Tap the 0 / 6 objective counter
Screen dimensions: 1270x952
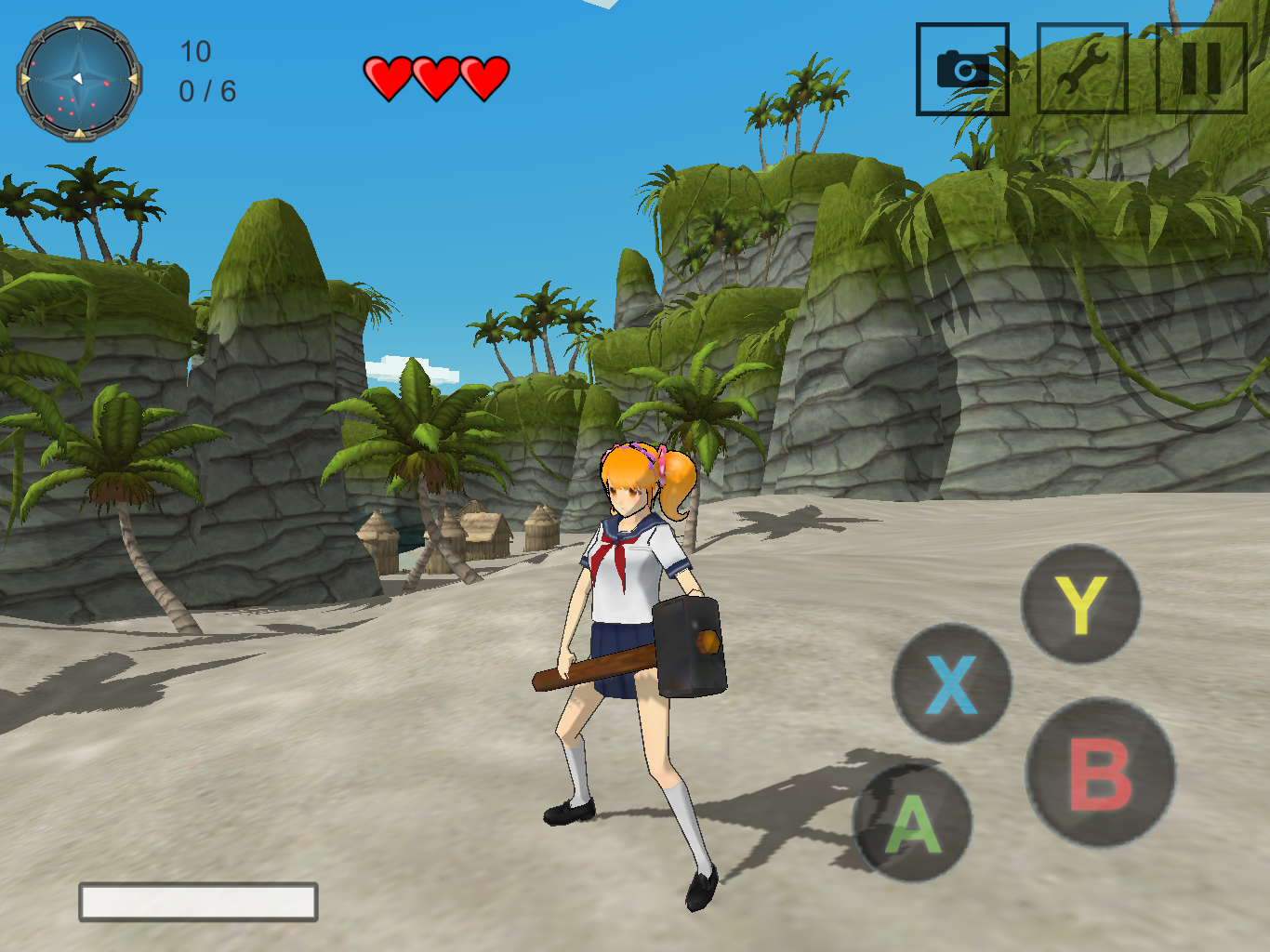click(x=206, y=90)
